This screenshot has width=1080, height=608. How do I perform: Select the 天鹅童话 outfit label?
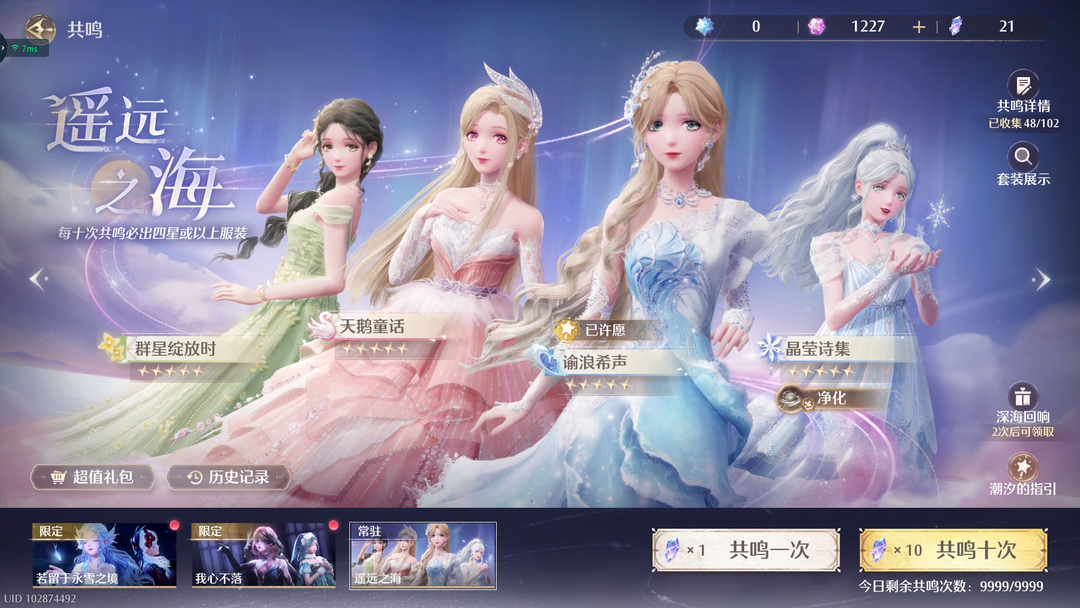(x=372, y=326)
